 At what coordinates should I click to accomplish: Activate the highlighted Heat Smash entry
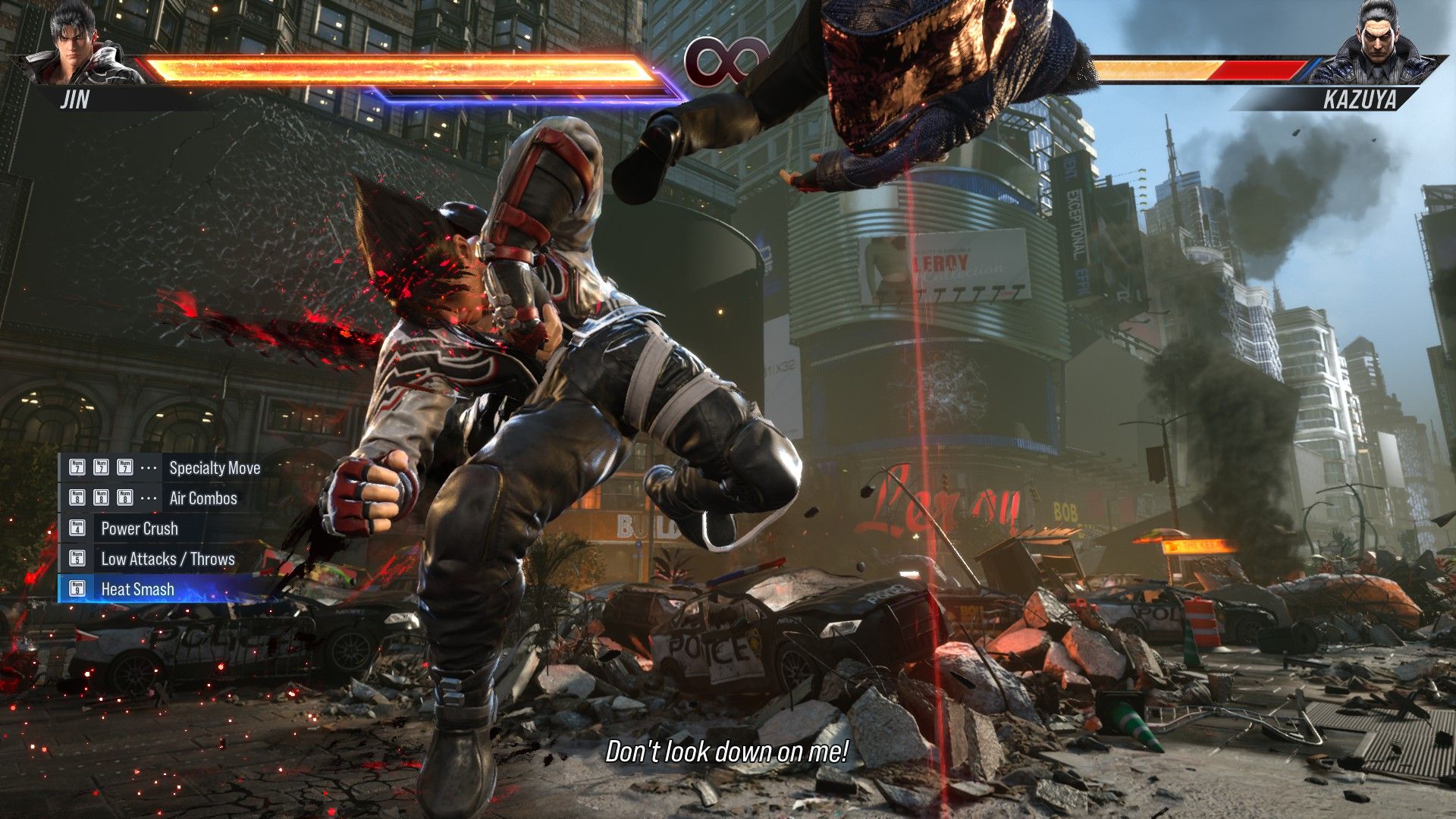pos(137,589)
